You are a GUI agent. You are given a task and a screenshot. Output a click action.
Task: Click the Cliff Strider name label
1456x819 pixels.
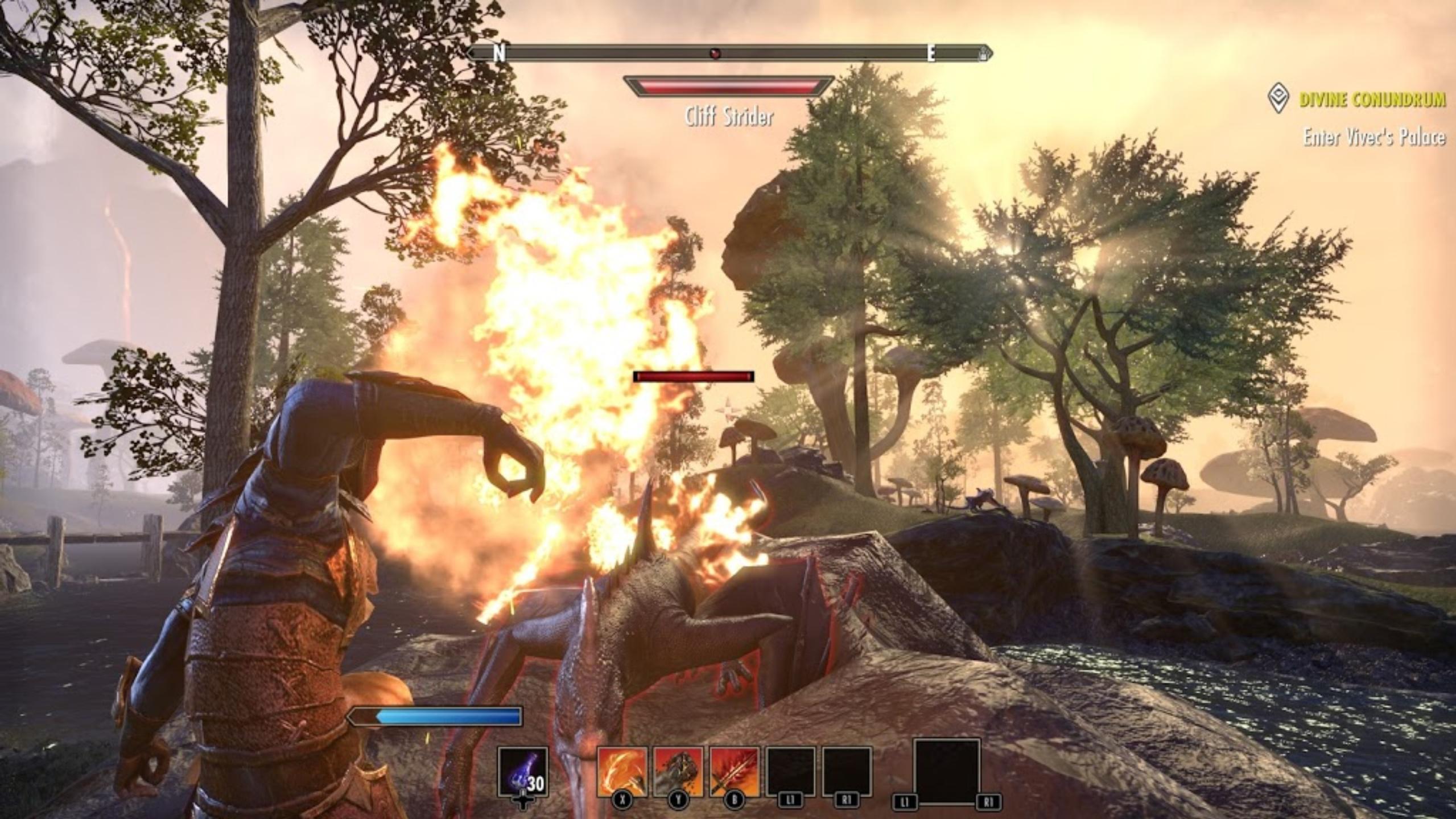(x=730, y=117)
